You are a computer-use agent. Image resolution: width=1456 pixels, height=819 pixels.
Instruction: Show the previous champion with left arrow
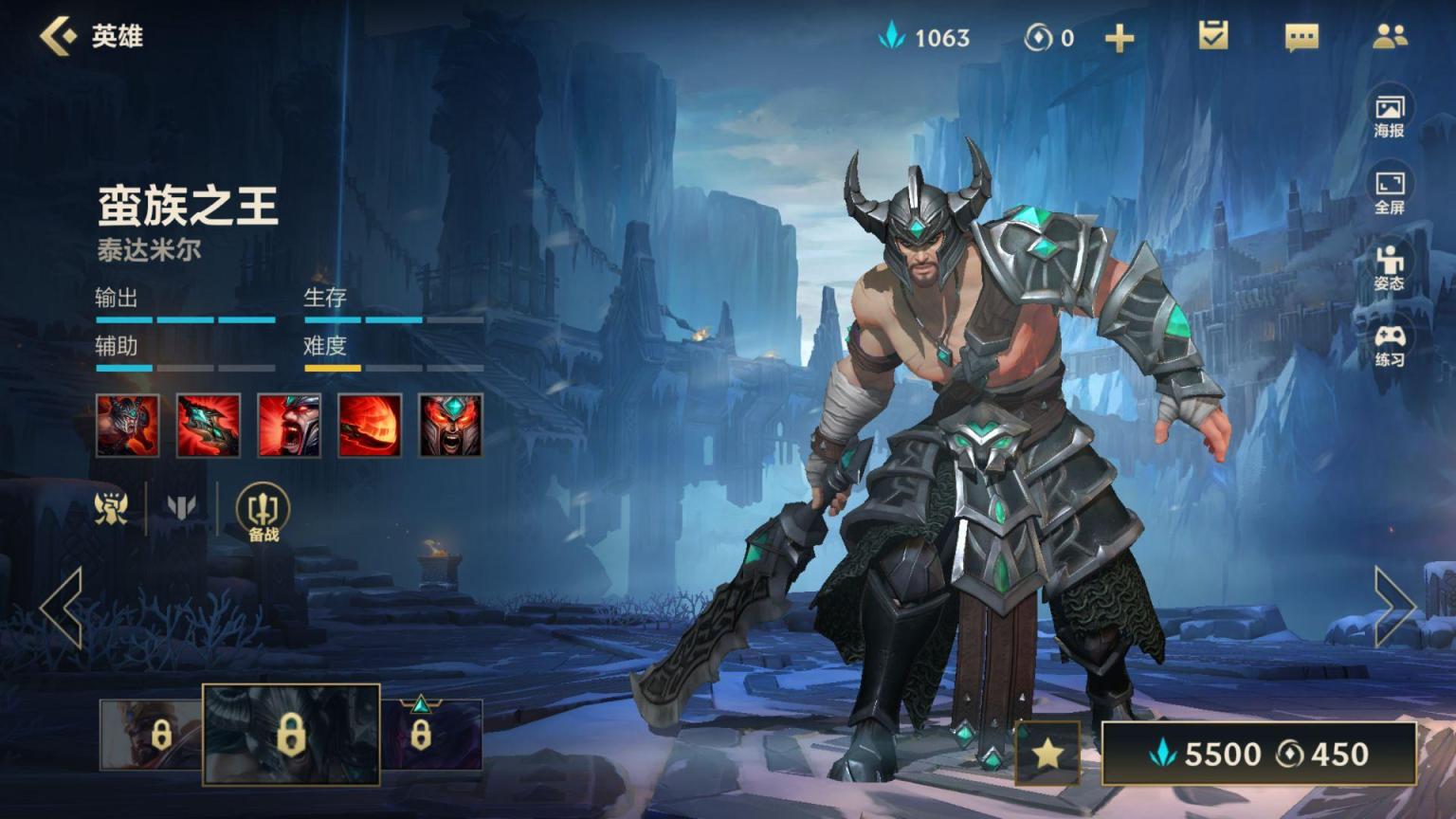(62, 608)
